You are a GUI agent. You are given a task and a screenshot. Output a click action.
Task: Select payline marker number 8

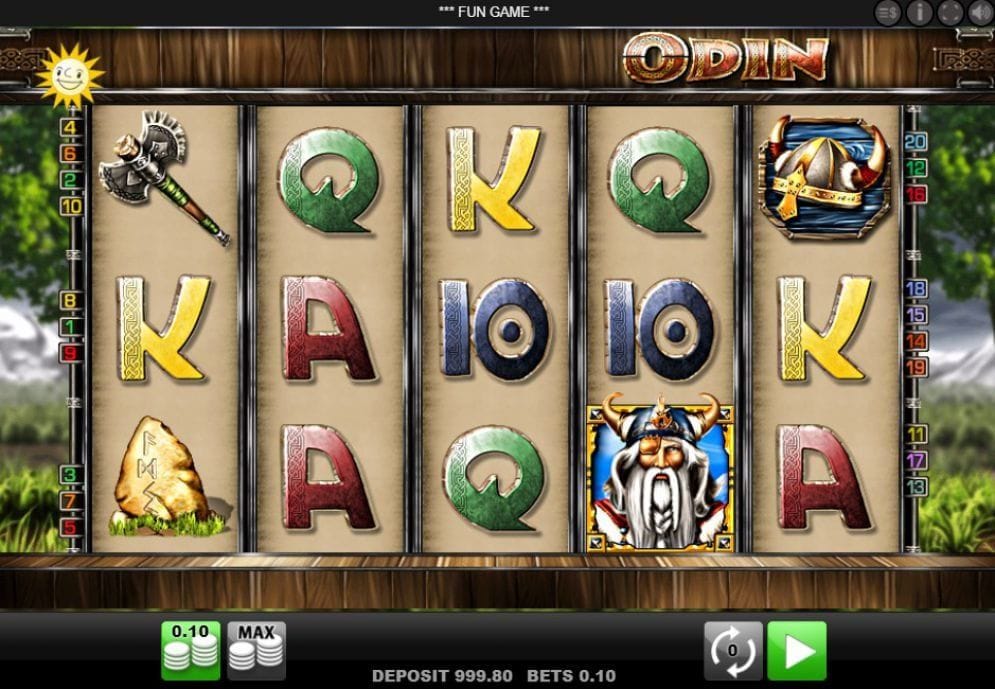pos(71,300)
